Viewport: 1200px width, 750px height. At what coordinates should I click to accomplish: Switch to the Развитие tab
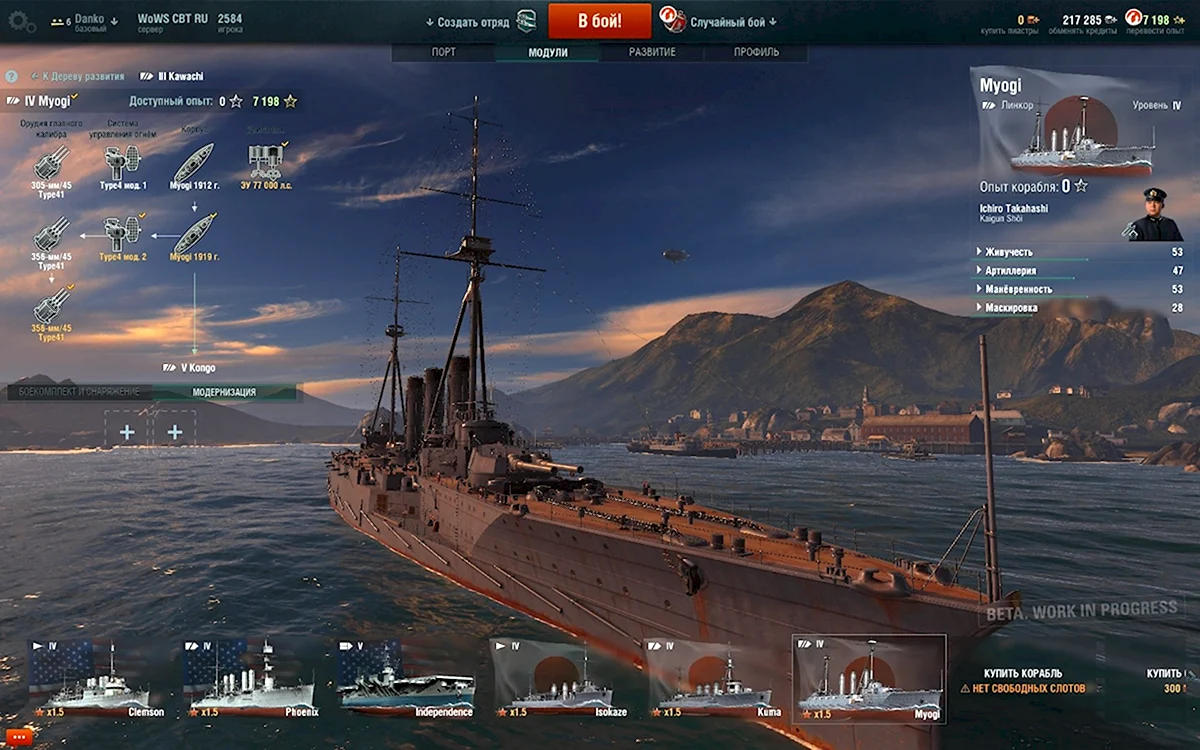[x=652, y=52]
